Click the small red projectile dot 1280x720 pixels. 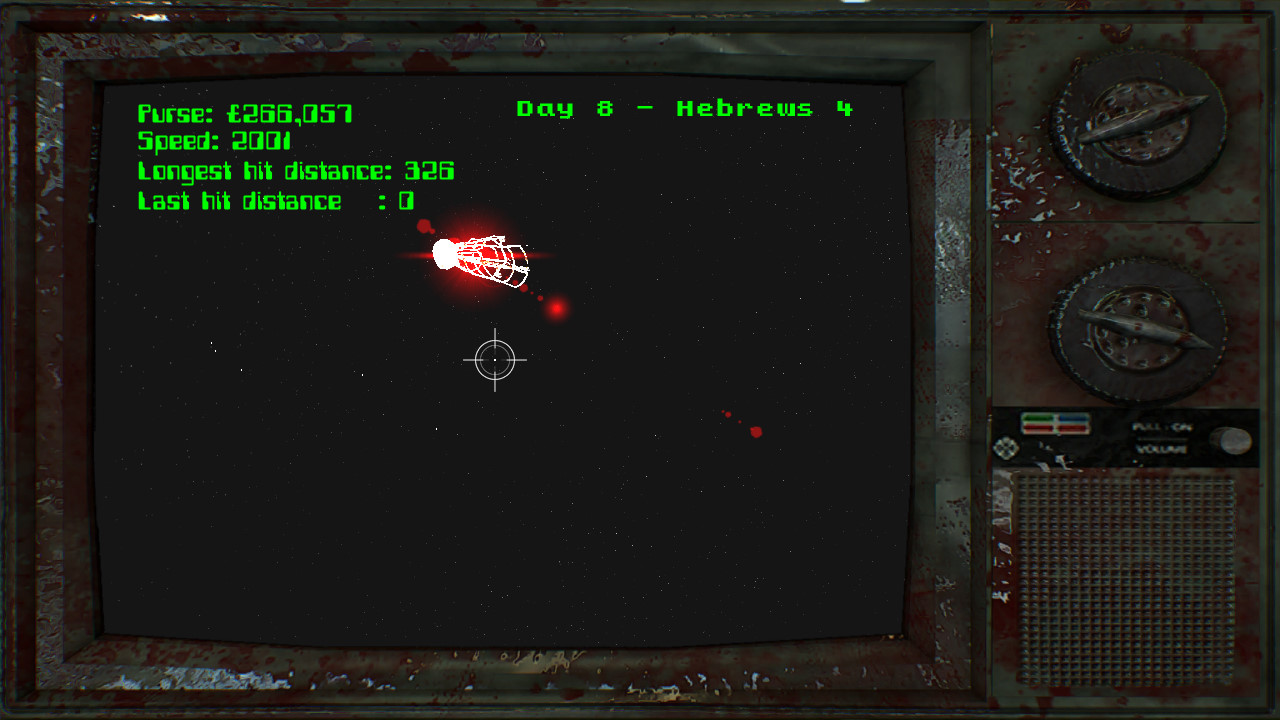click(x=555, y=309)
